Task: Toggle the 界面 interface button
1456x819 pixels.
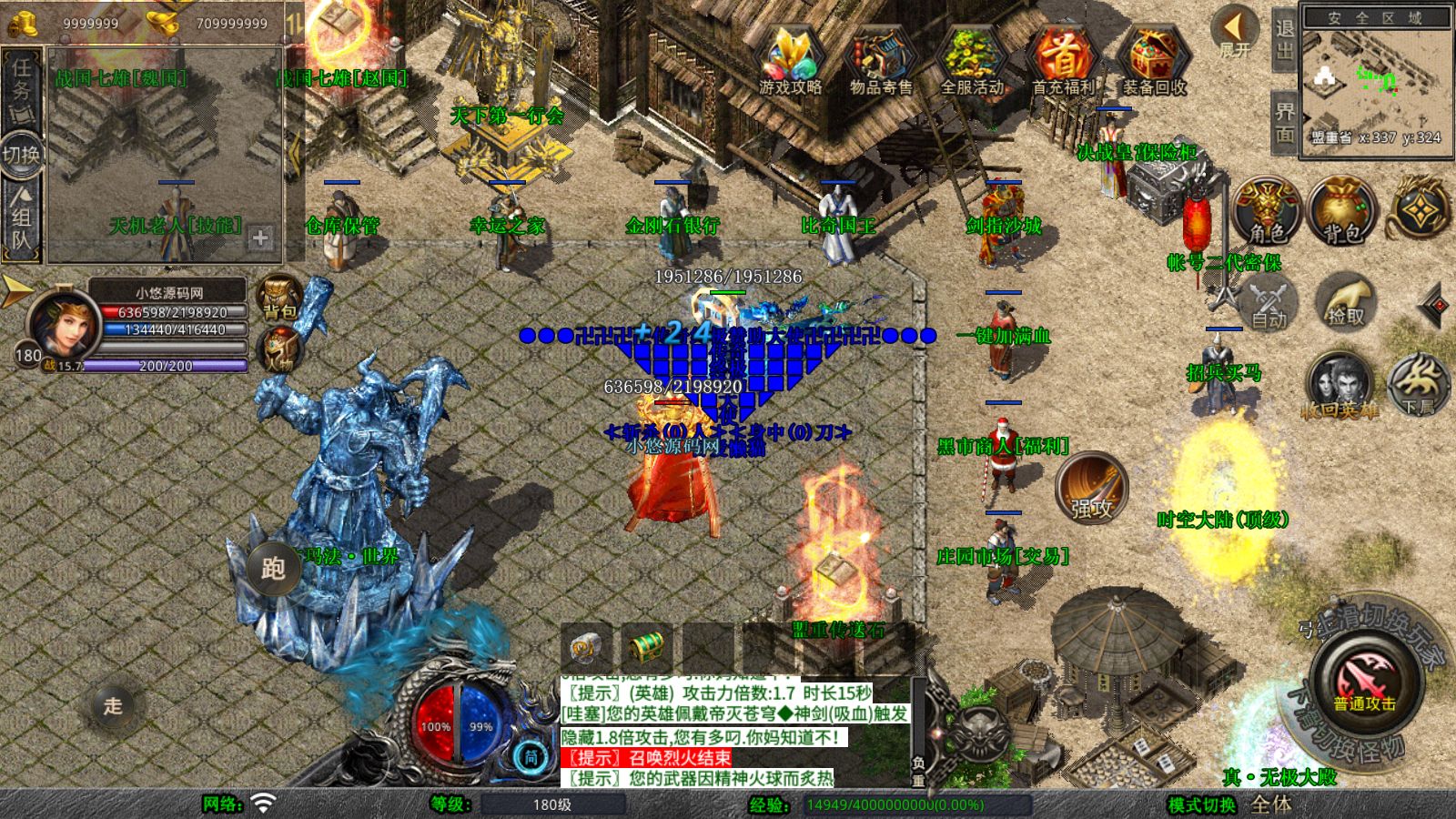Action: pyautogui.click(x=1284, y=122)
